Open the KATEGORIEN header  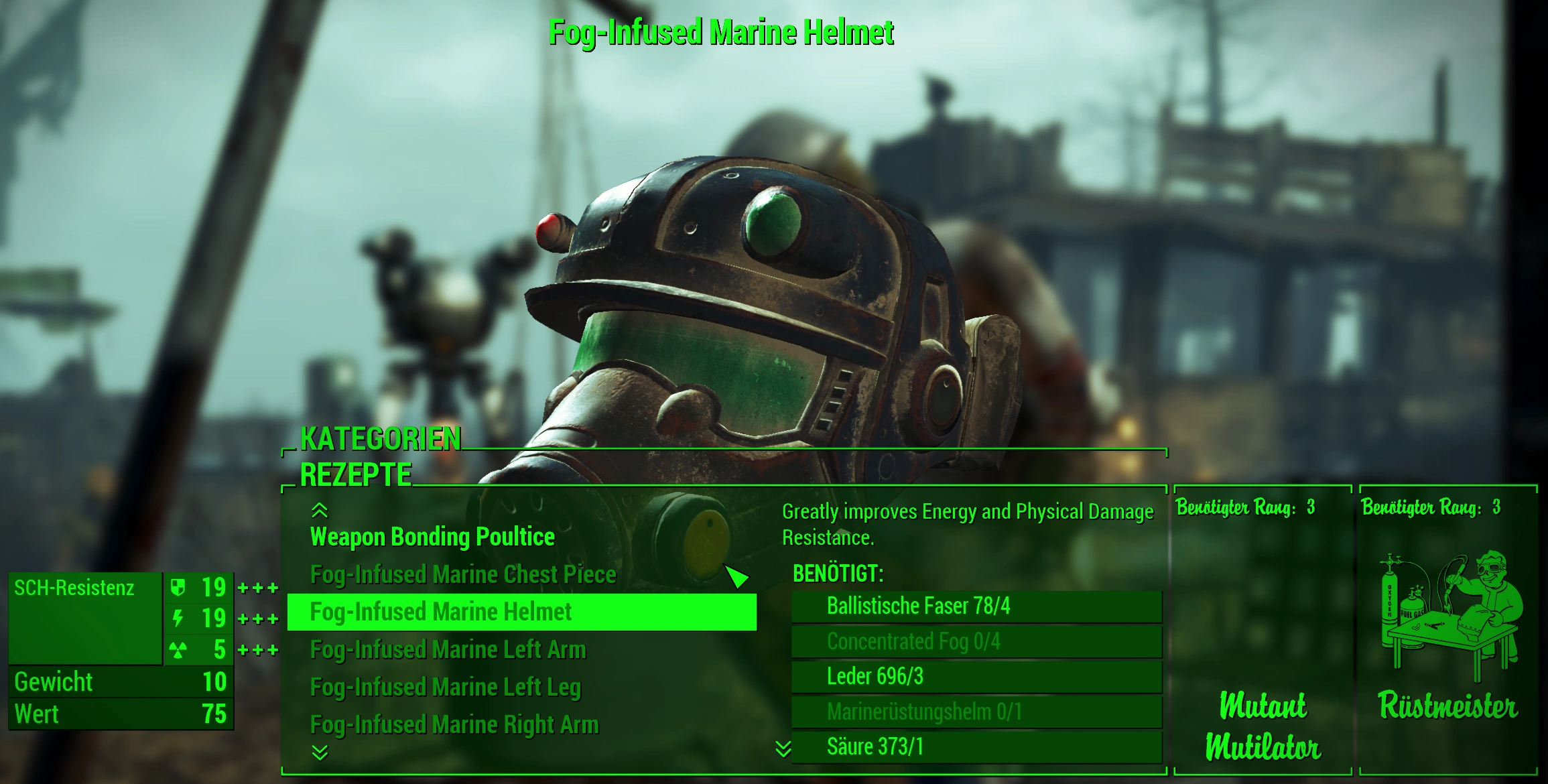coord(380,440)
